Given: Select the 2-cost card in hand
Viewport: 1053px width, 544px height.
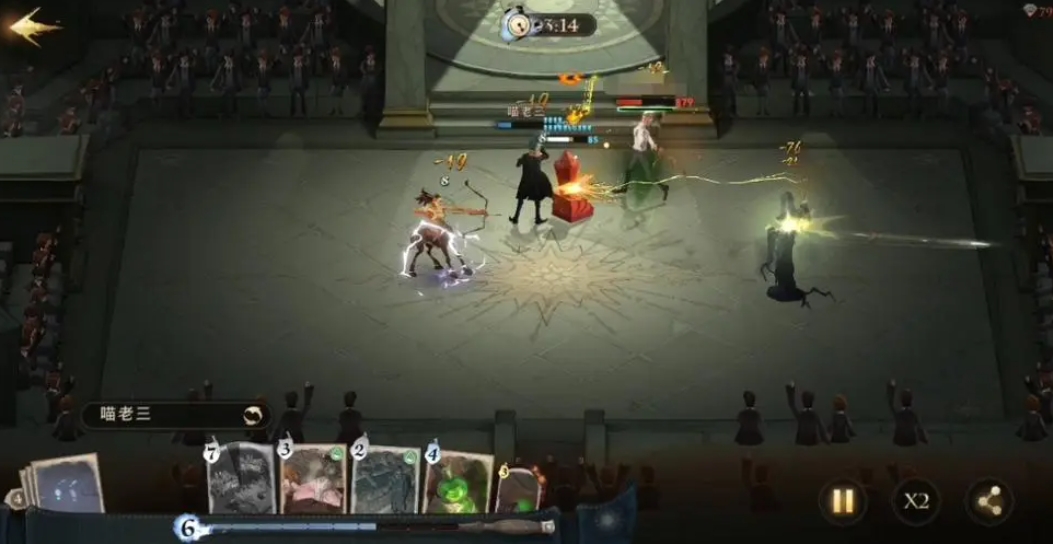Looking at the screenshot, I should pyautogui.click(x=386, y=480).
